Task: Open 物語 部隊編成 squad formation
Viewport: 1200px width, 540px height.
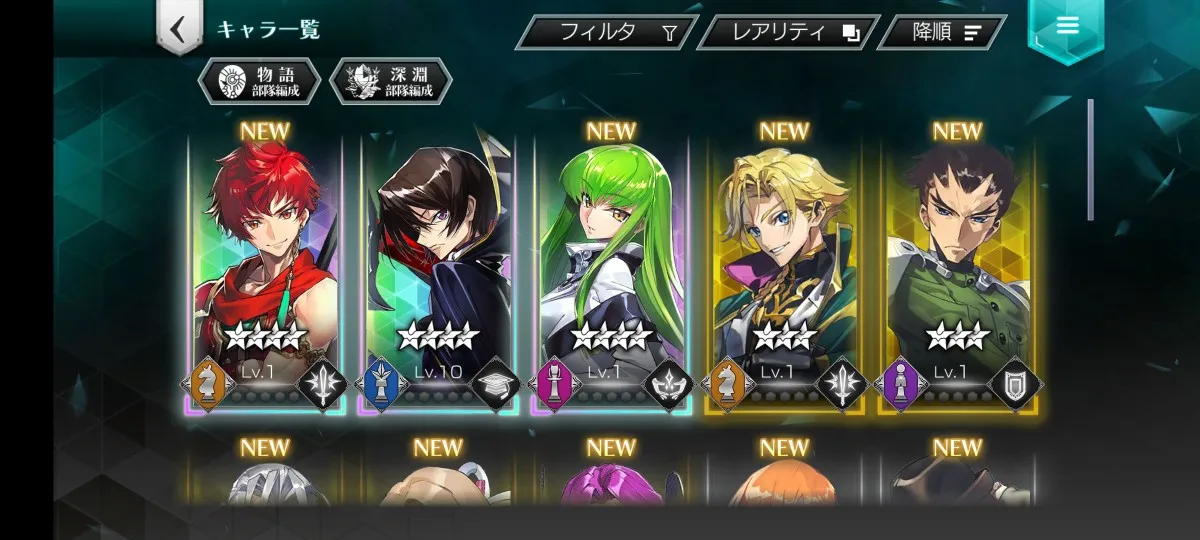Action: click(x=259, y=81)
